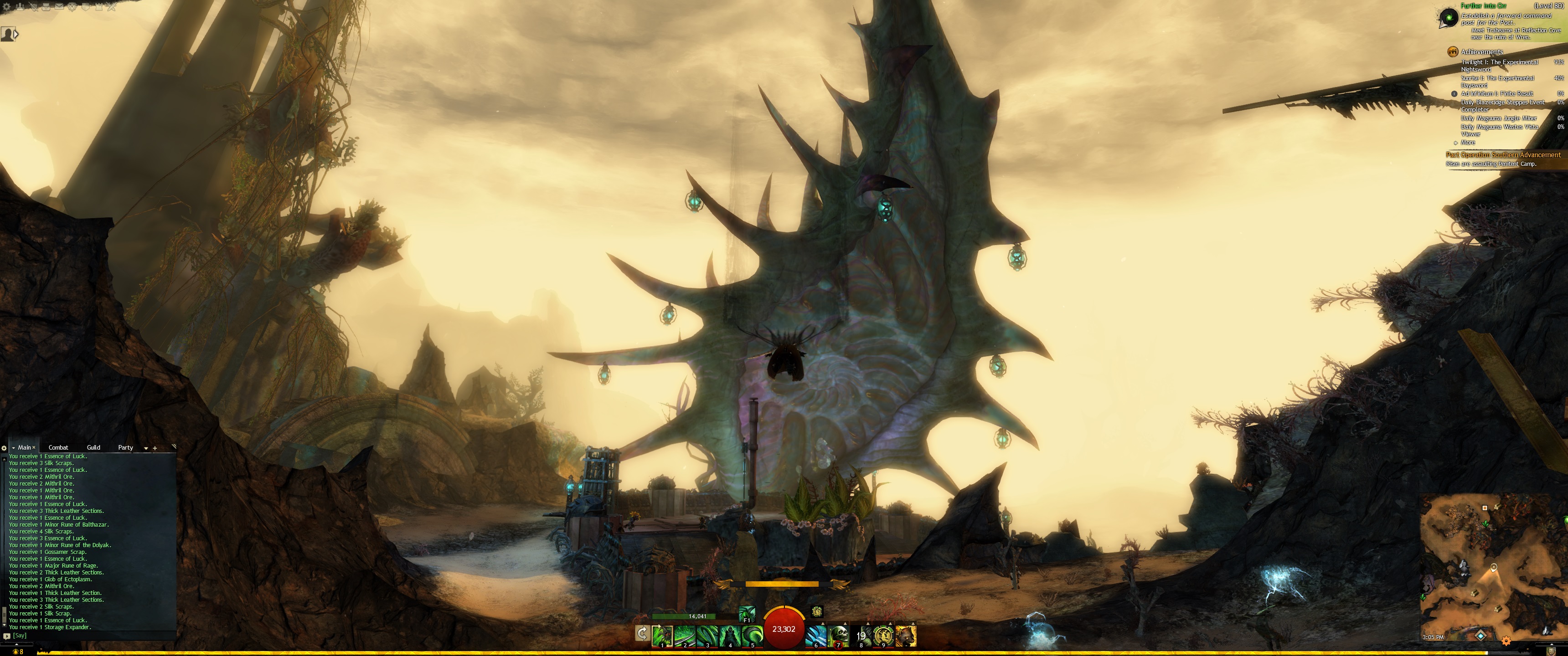Trigger the F1 profession skill
The width and height of the screenshot is (1568, 656).
tap(747, 614)
